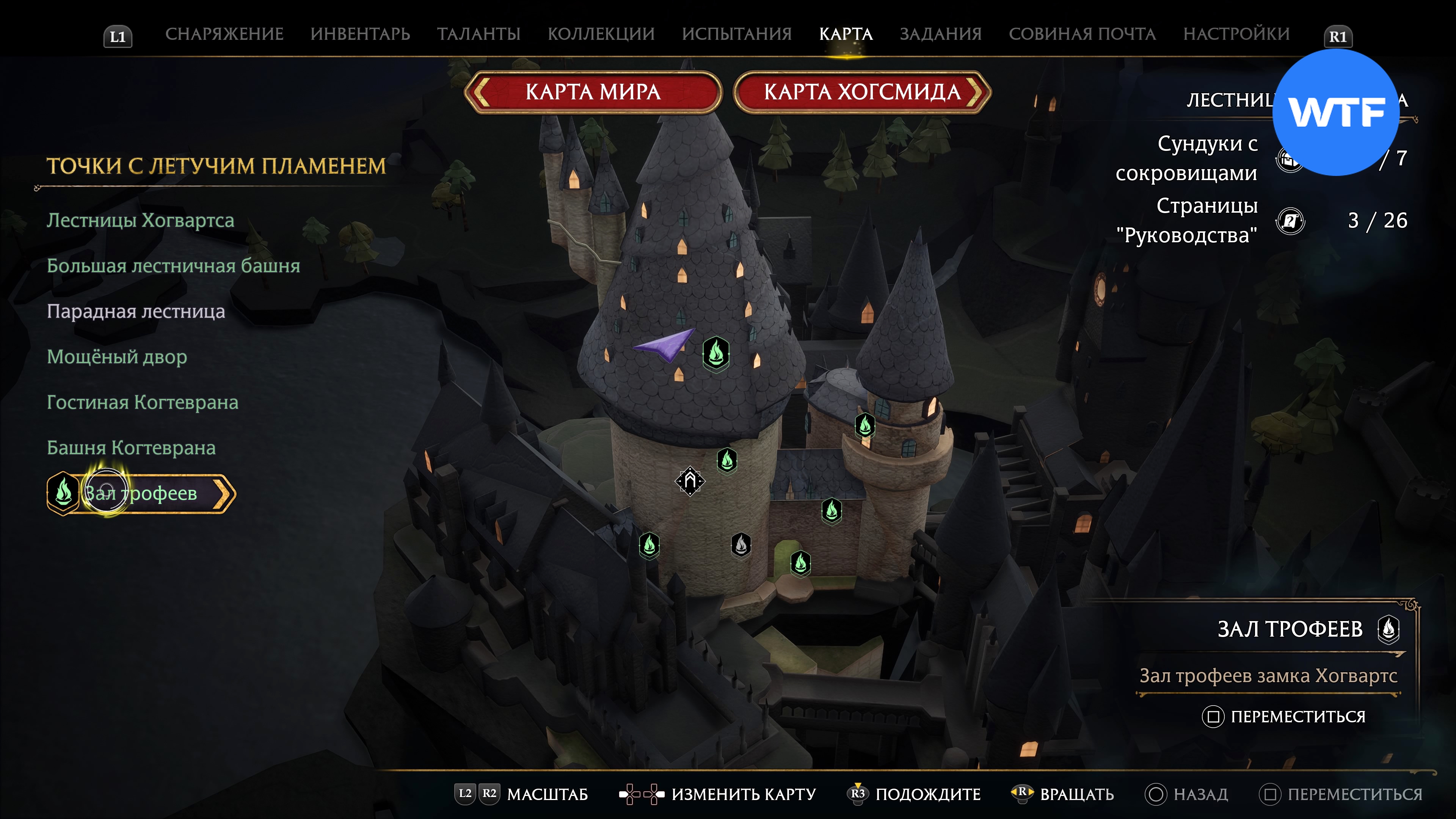Choose Большая лестничная башня fast travel point
The width and height of the screenshot is (1456, 819).
point(173,266)
